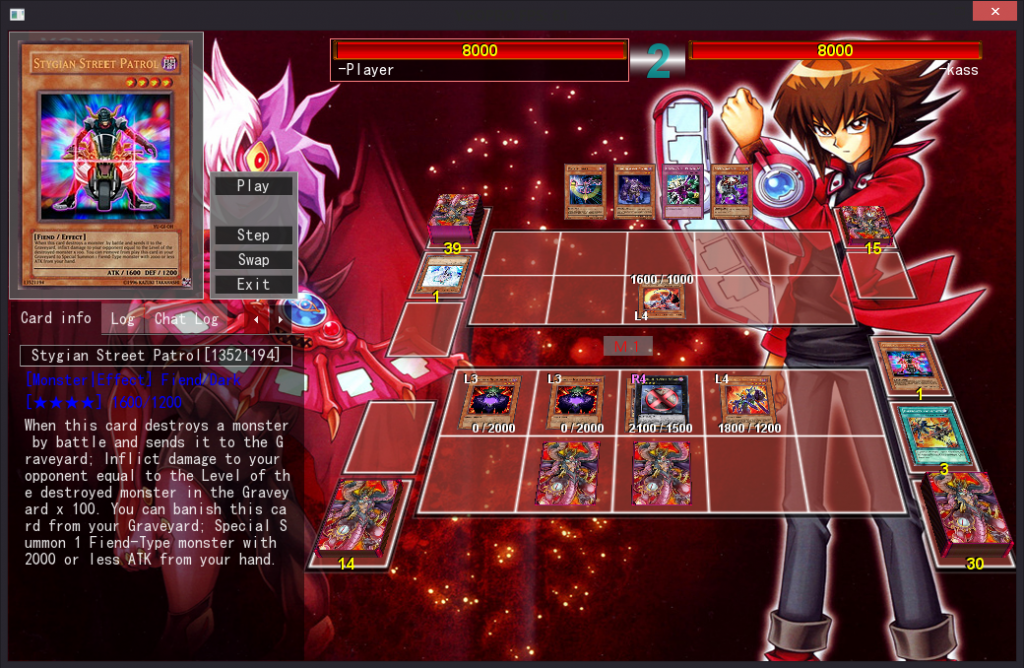Advance the replay with the Step button
The width and height of the screenshot is (1024, 668).
pyautogui.click(x=253, y=235)
